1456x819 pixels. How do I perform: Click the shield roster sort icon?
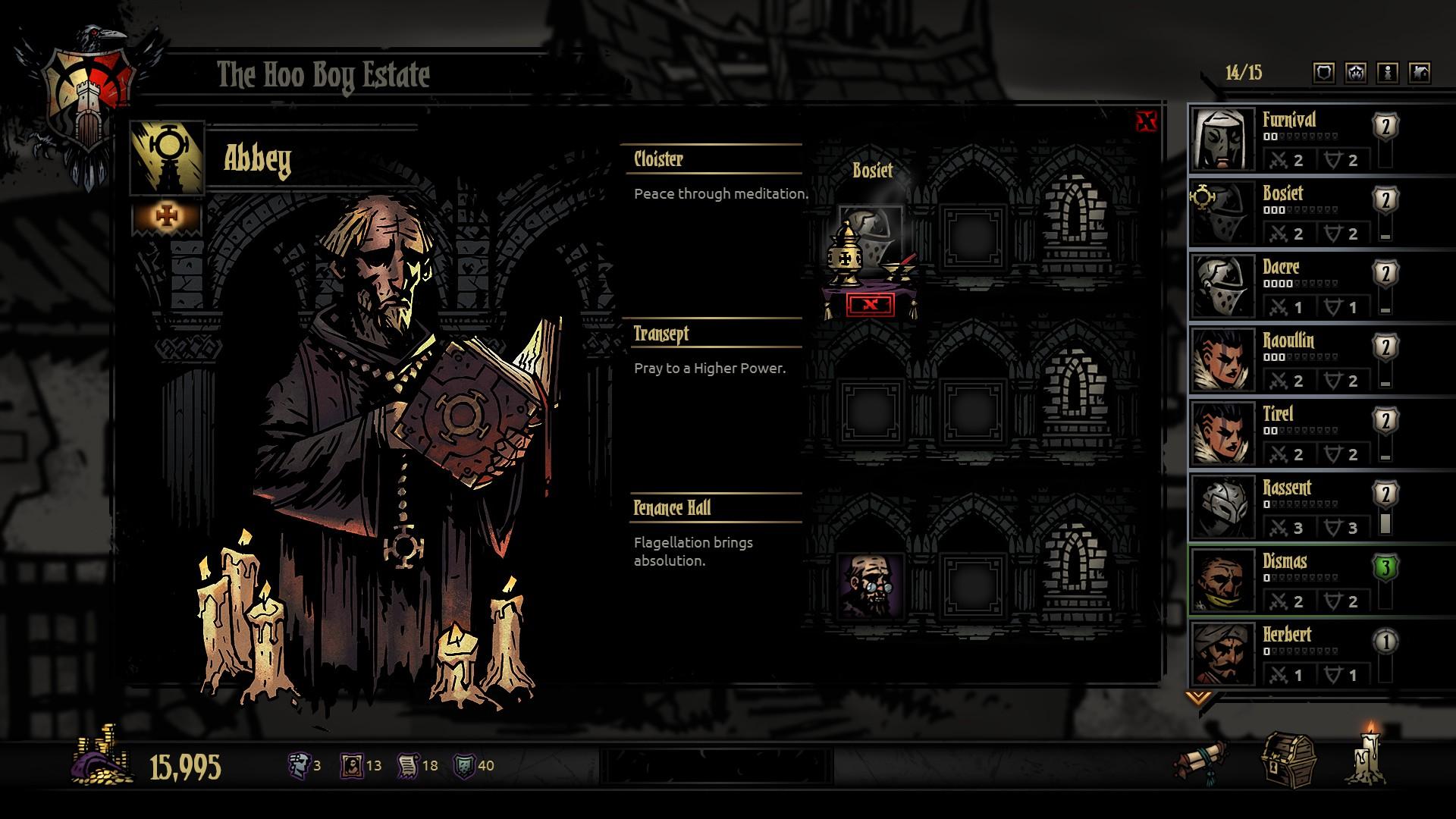coord(1324,73)
